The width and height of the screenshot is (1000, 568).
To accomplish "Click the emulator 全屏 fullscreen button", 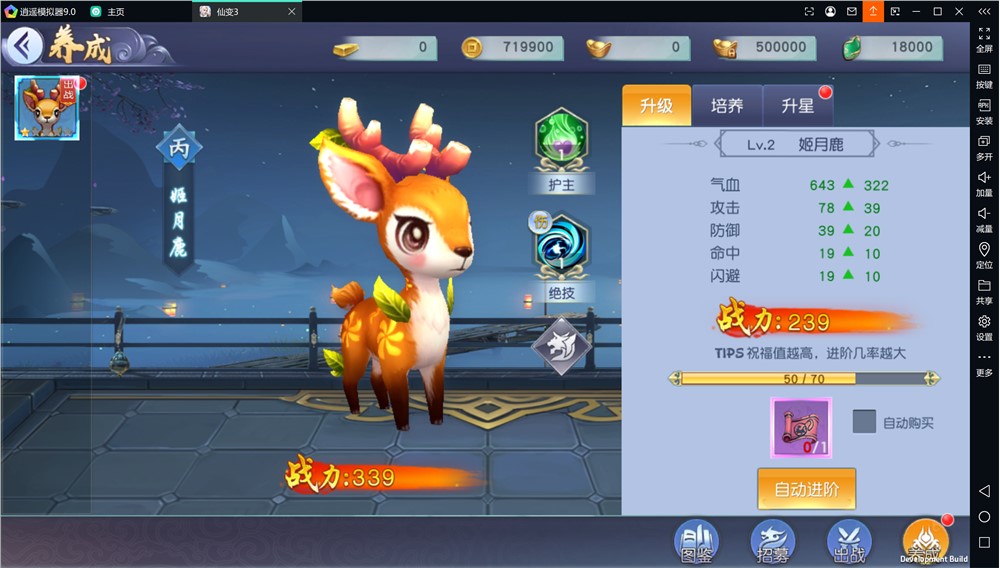I will [984, 40].
